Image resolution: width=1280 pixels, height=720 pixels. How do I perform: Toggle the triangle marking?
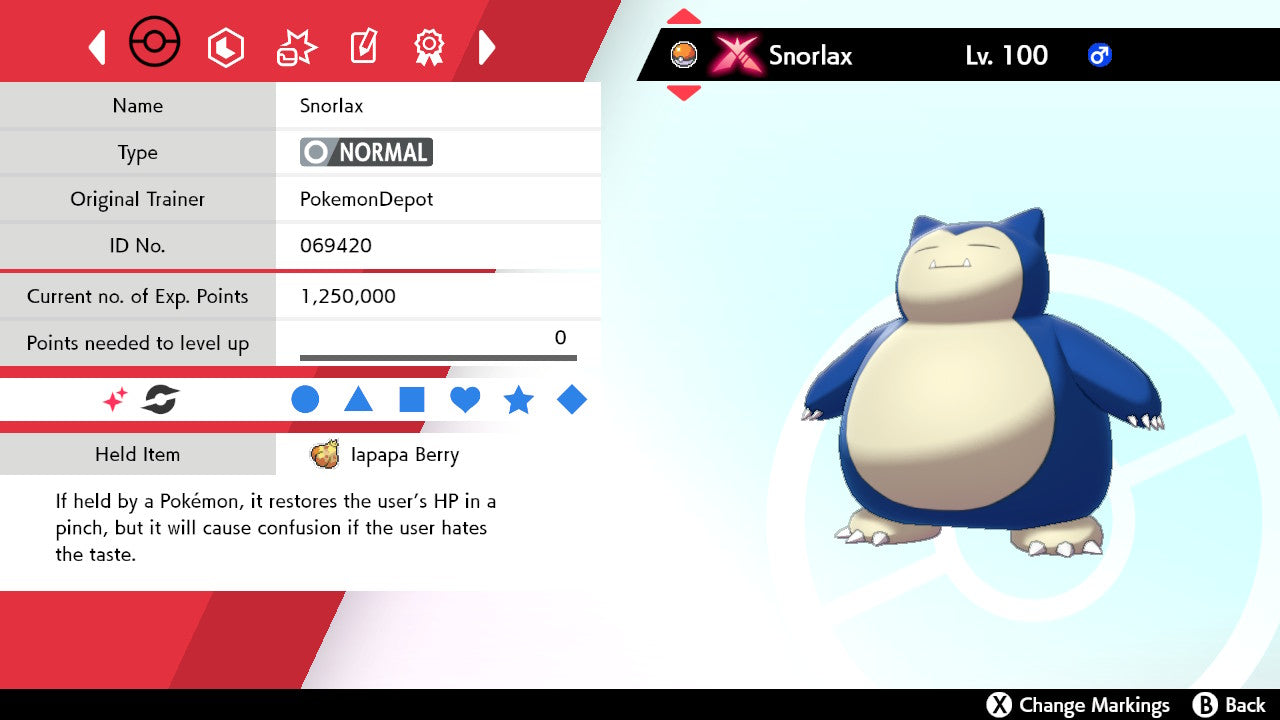358,400
